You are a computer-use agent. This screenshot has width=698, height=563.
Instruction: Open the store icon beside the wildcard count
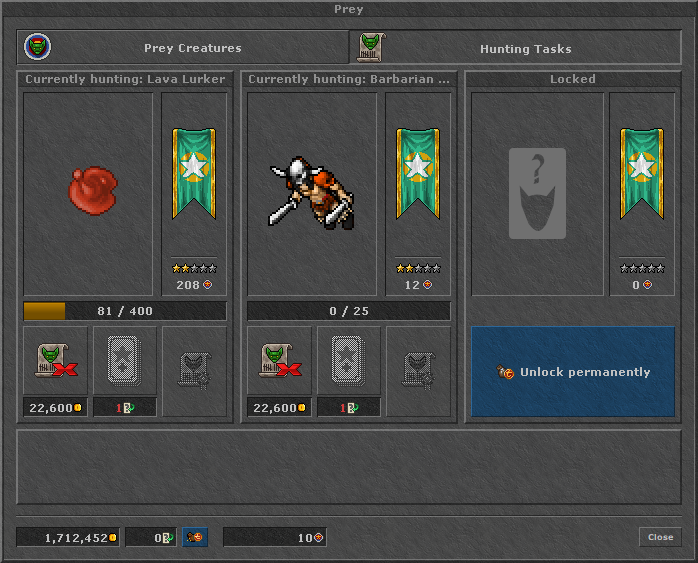(x=195, y=538)
